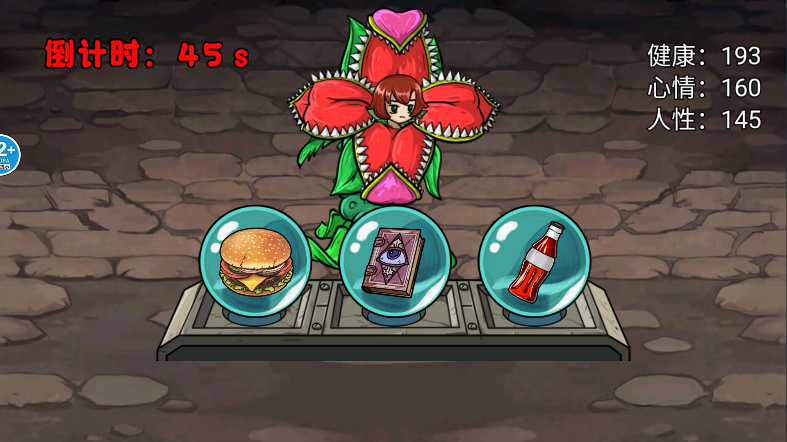Select the eye spellbook bubble
This screenshot has width=787, height=442.
tap(394, 260)
